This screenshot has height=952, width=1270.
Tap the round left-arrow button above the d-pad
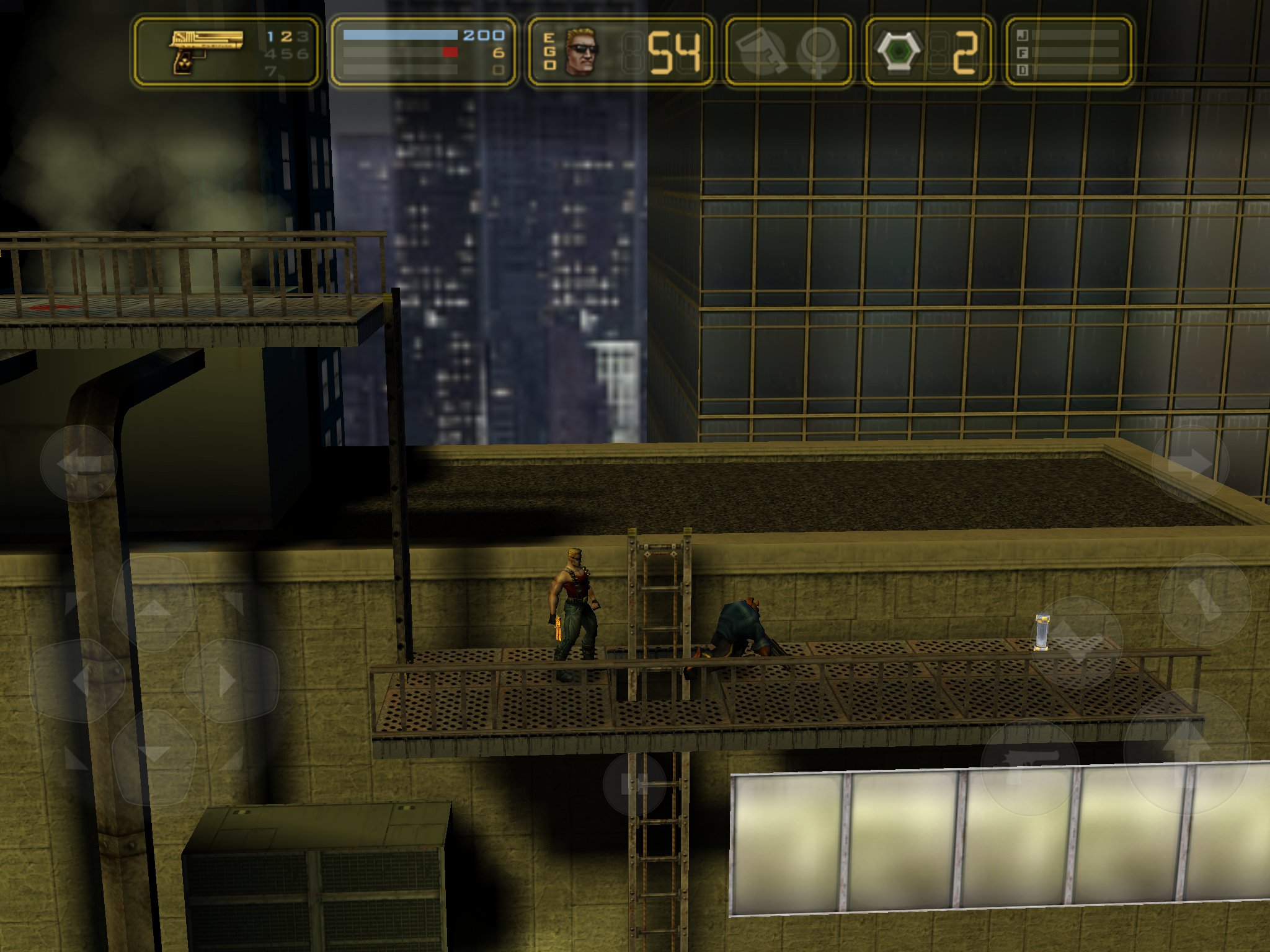pos(78,463)
